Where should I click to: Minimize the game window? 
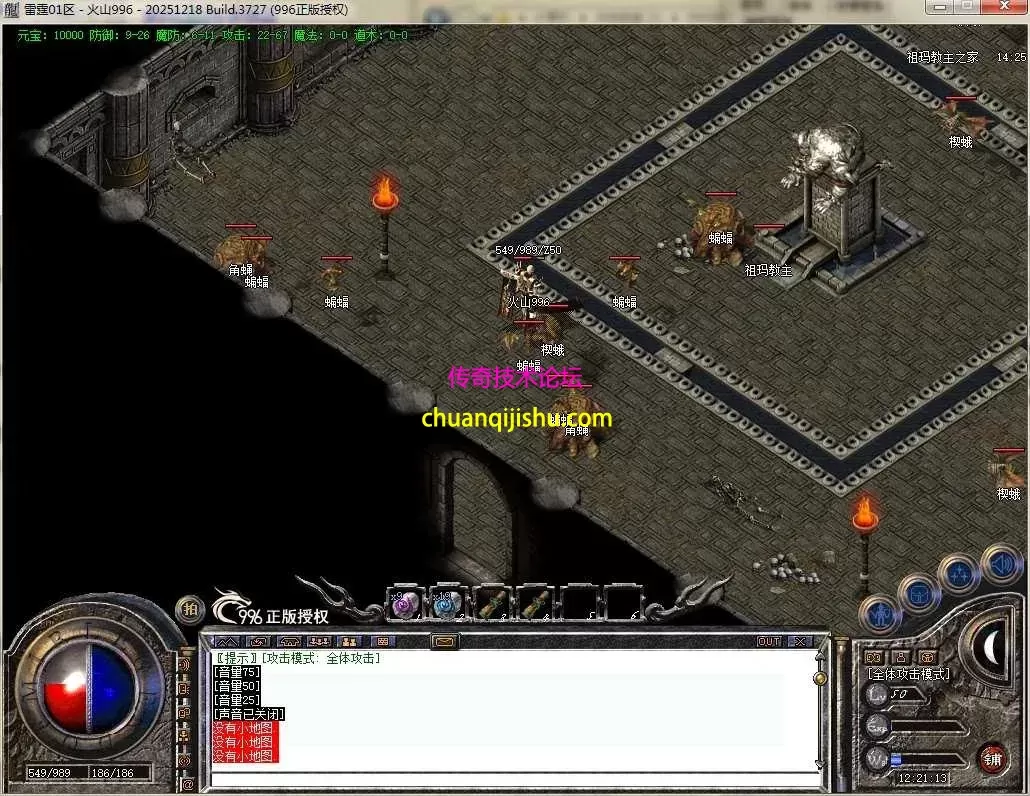coord(938,8)
